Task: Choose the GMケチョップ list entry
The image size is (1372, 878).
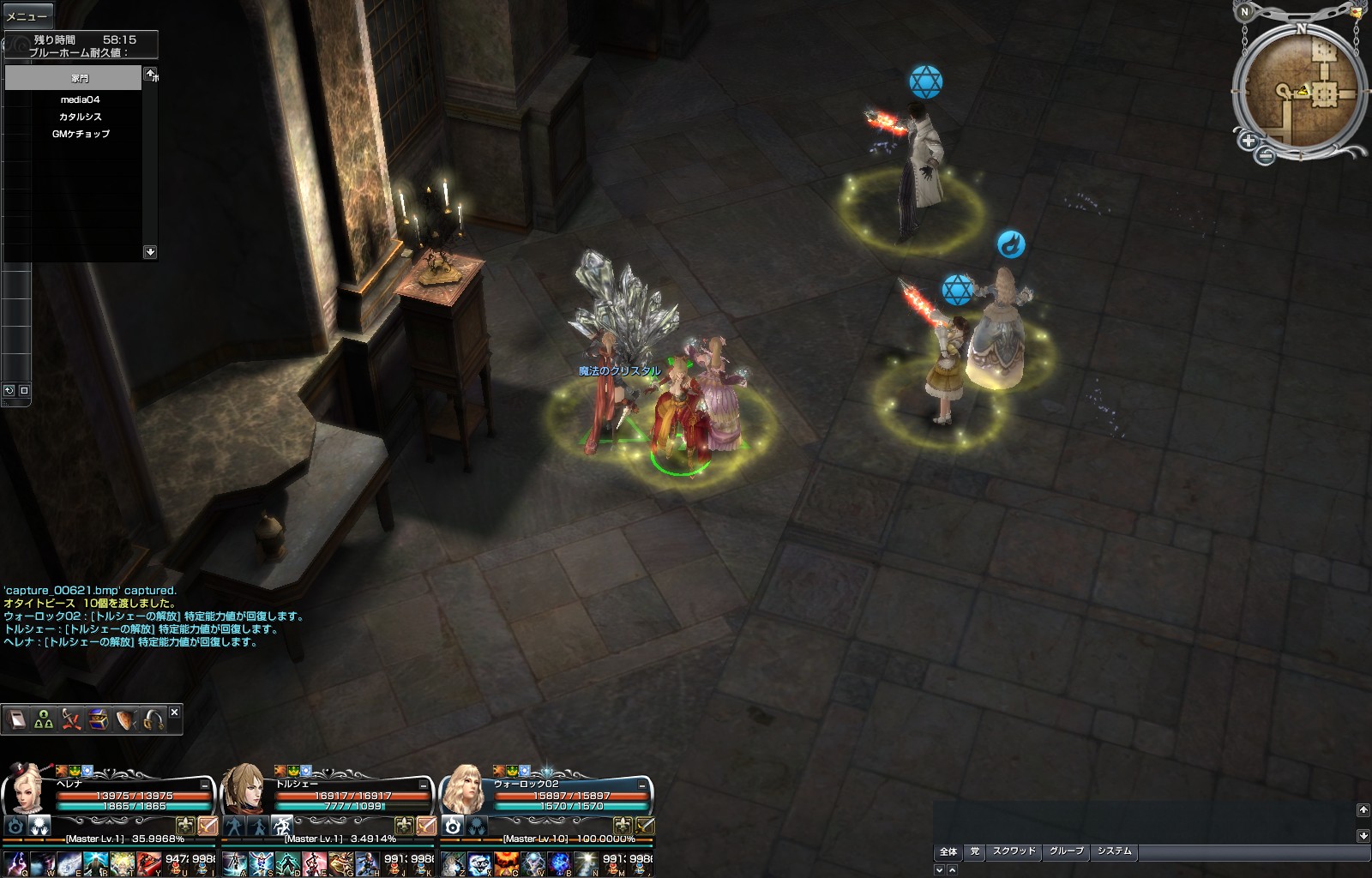Action: (80, 134)
